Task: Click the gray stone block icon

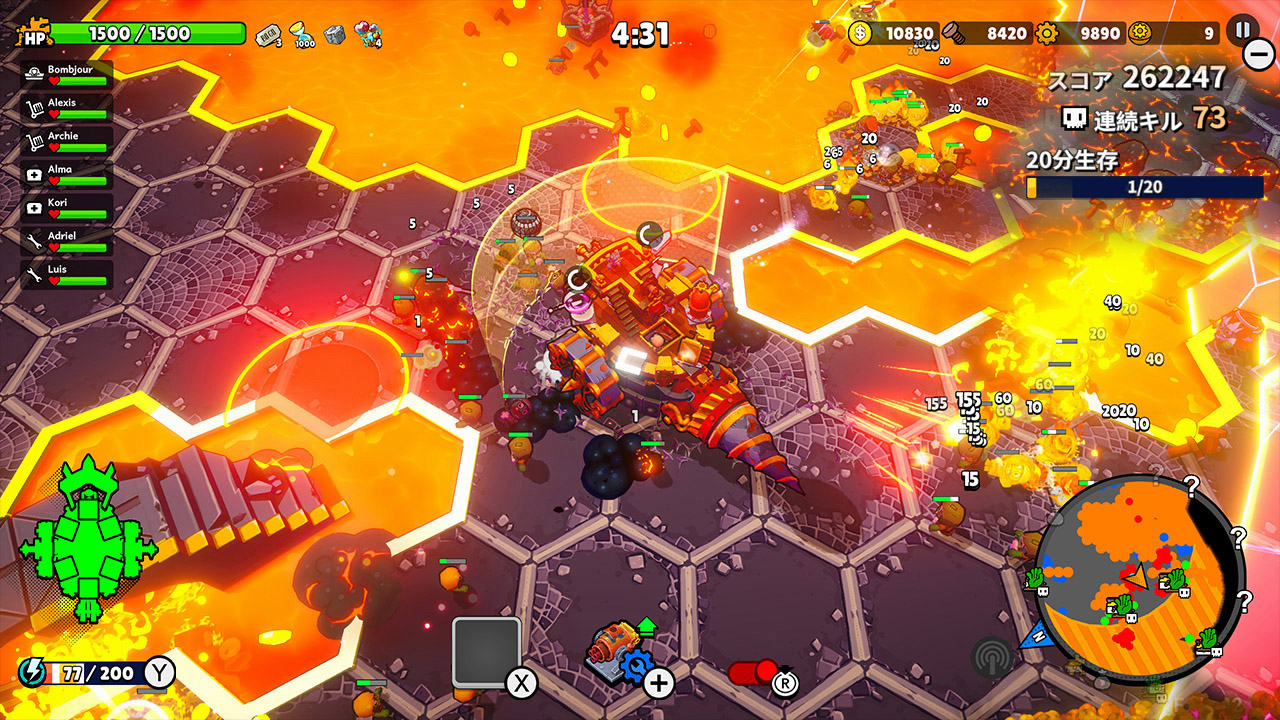Action: pos(334,34)
